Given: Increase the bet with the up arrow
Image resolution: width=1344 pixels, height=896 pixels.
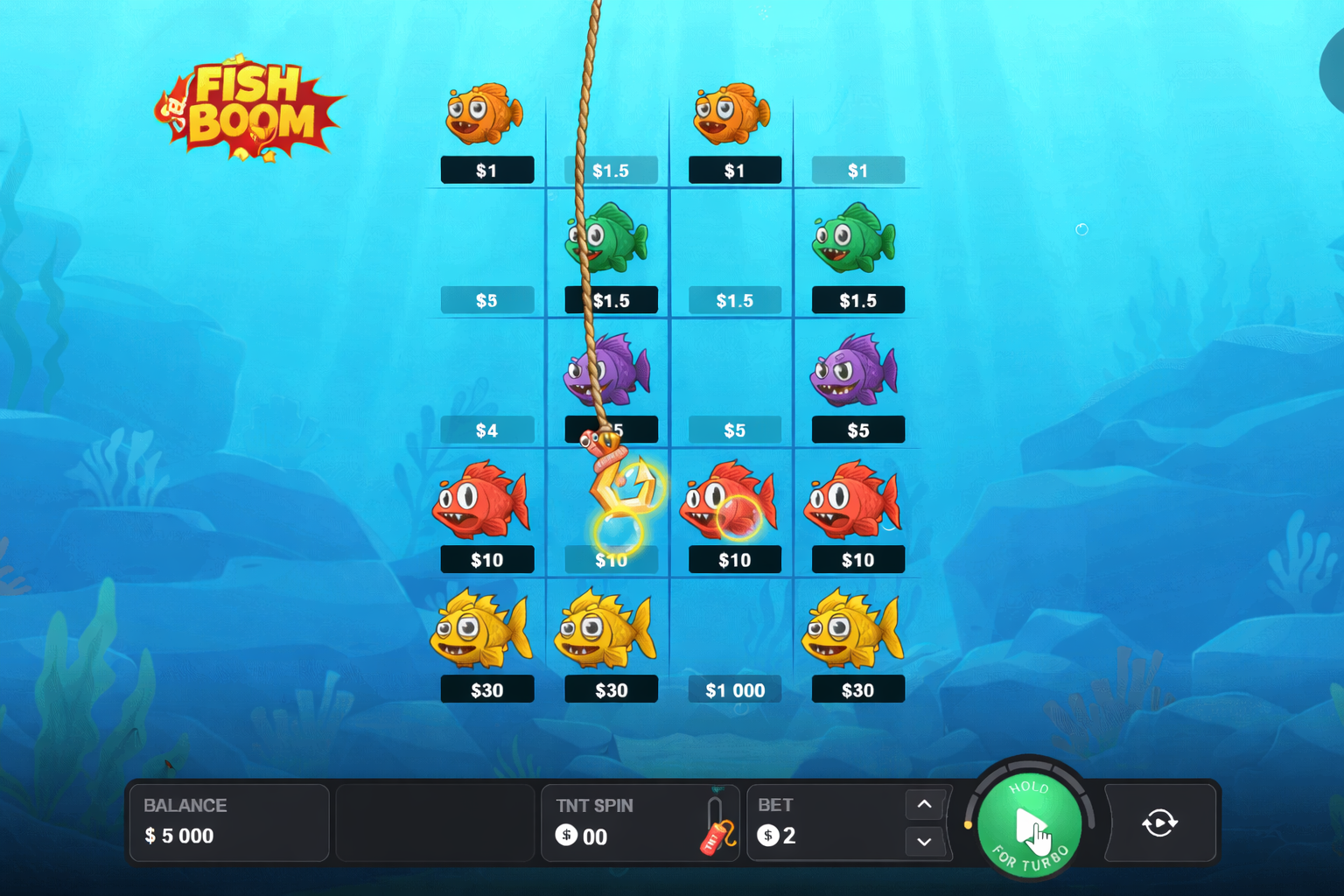Looking at the screenshot, I should [923, 804].
